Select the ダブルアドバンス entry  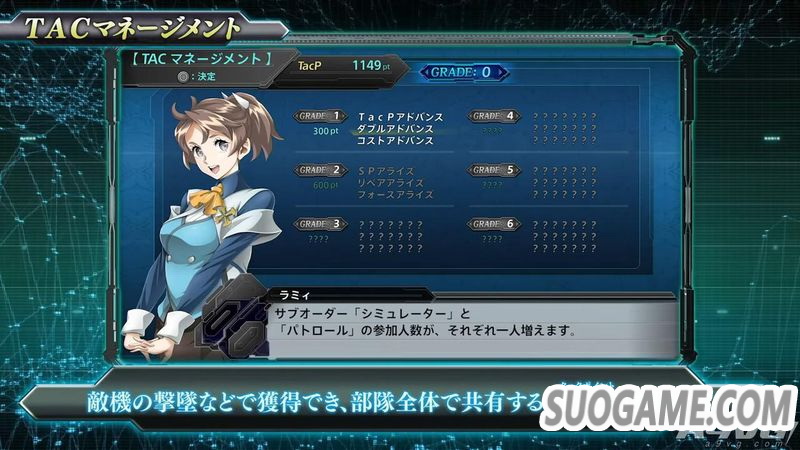(x=396, y=129)
